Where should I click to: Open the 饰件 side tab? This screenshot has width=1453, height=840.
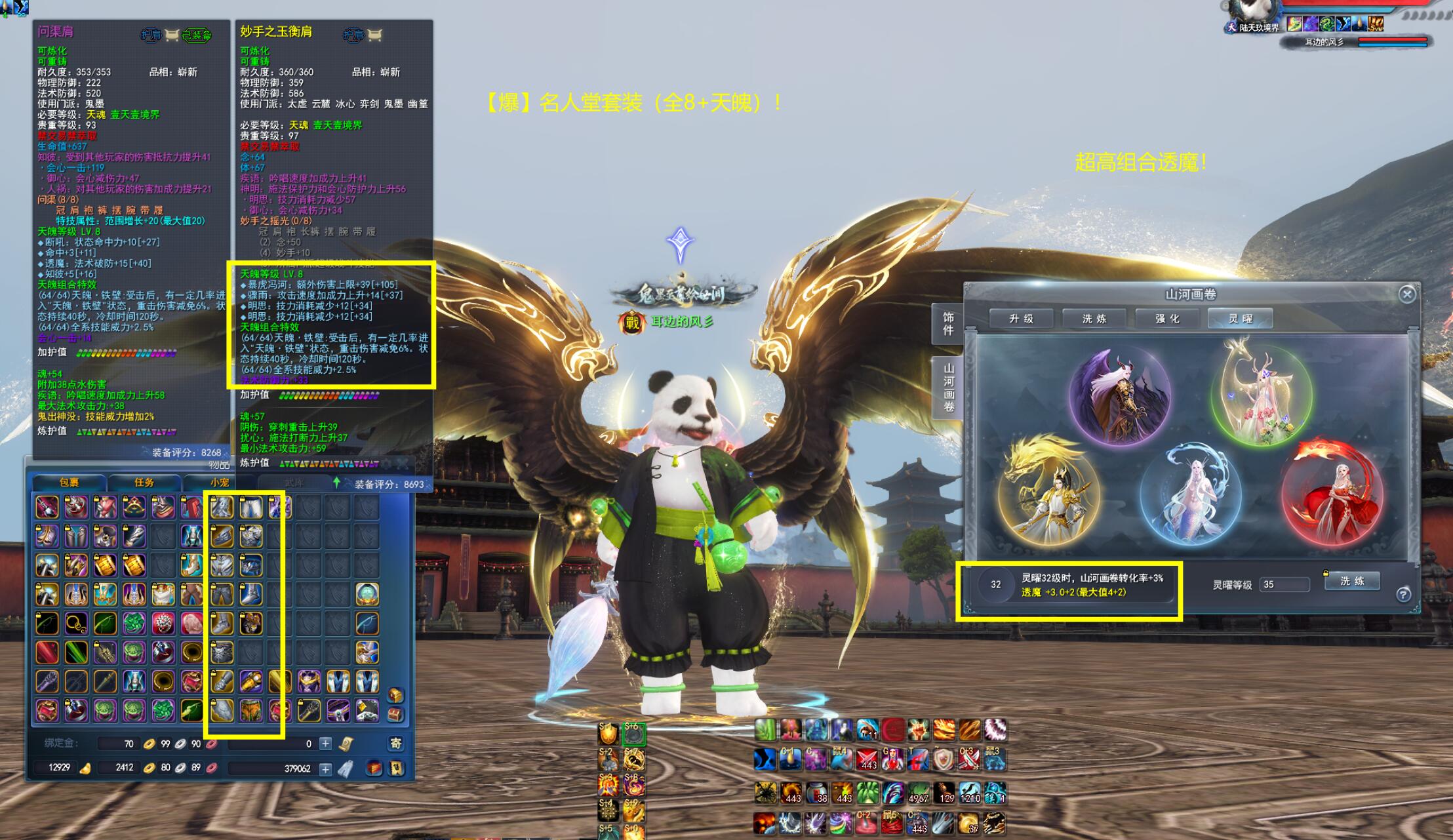point(948,323)
